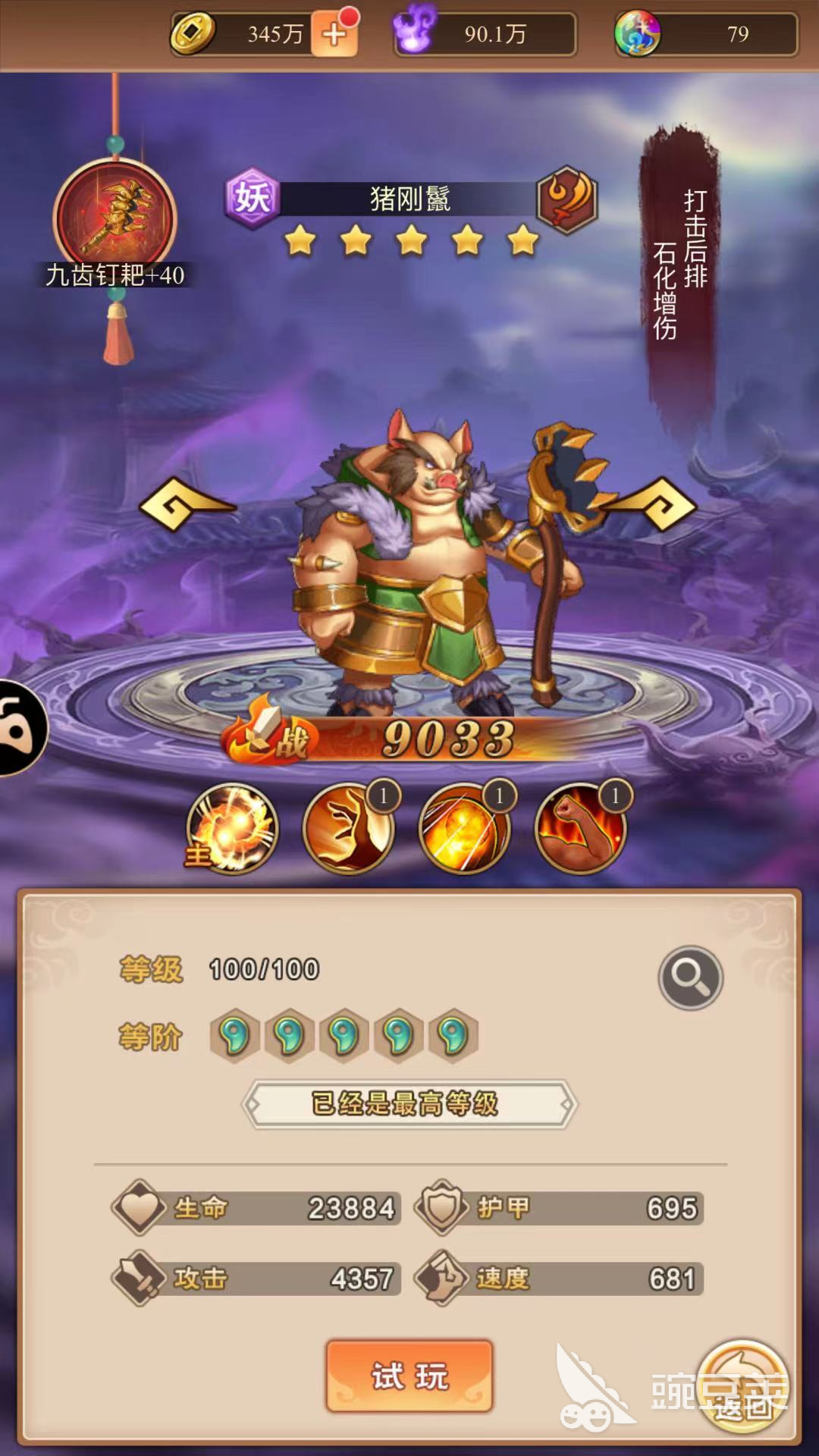The width and height of the screenshot is (819, 1456).
Task: Switch to the next hero with right arrow
Action: click(x=650, y=504)
